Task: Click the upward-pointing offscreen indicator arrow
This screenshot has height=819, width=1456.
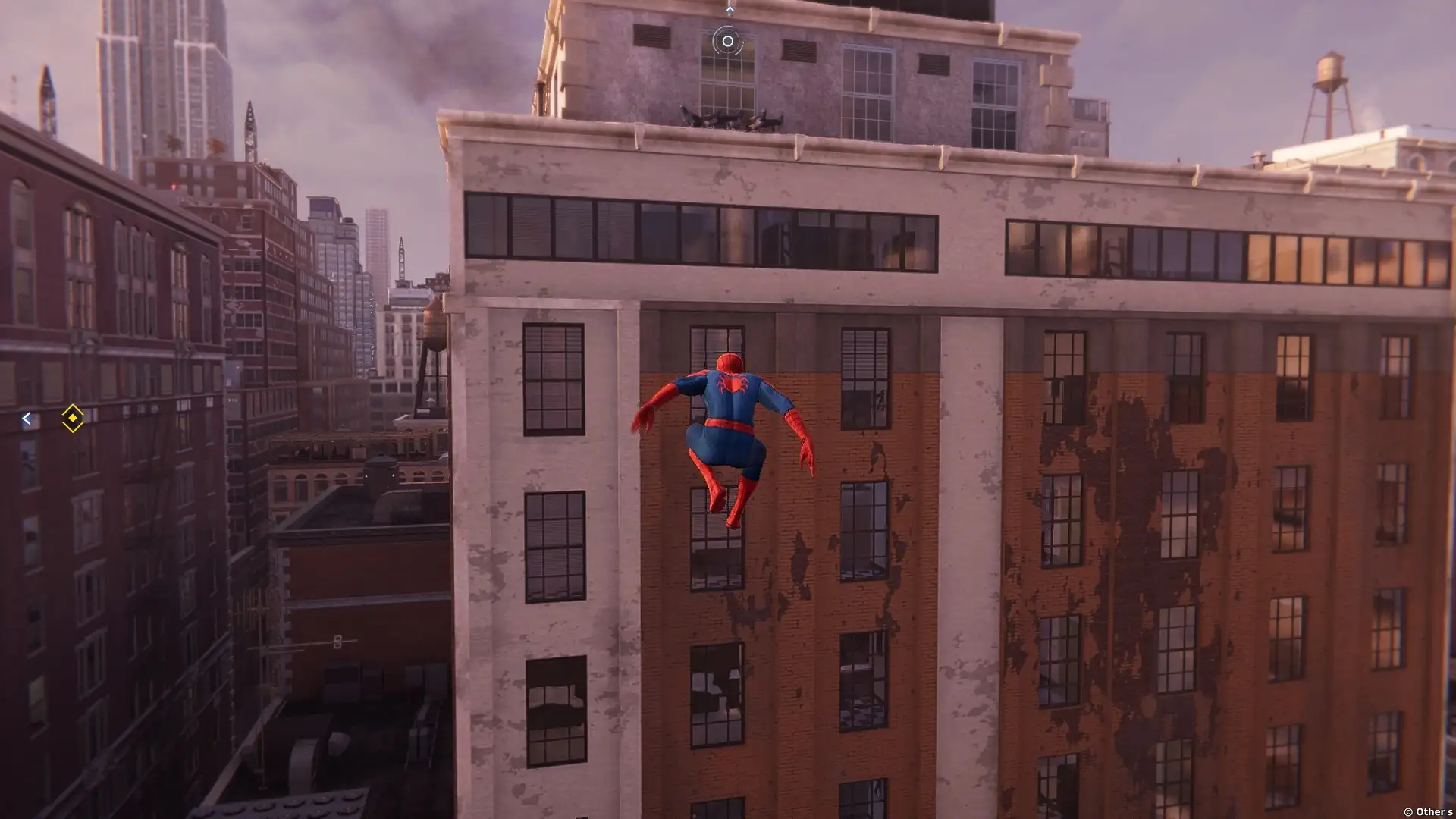Action: pyautogui.click(x=730, y=10)
